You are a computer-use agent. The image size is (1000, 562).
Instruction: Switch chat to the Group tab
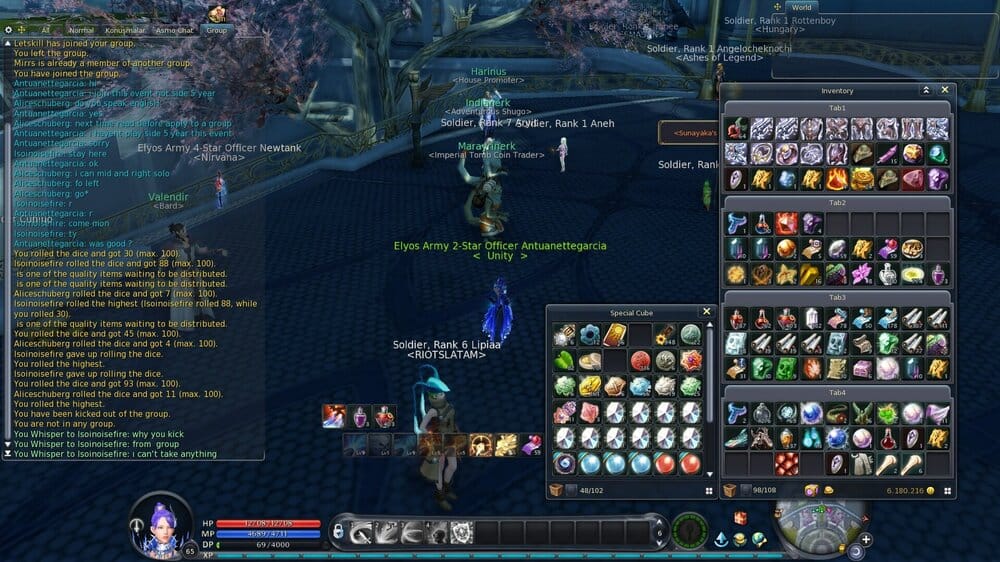(217, 30)
